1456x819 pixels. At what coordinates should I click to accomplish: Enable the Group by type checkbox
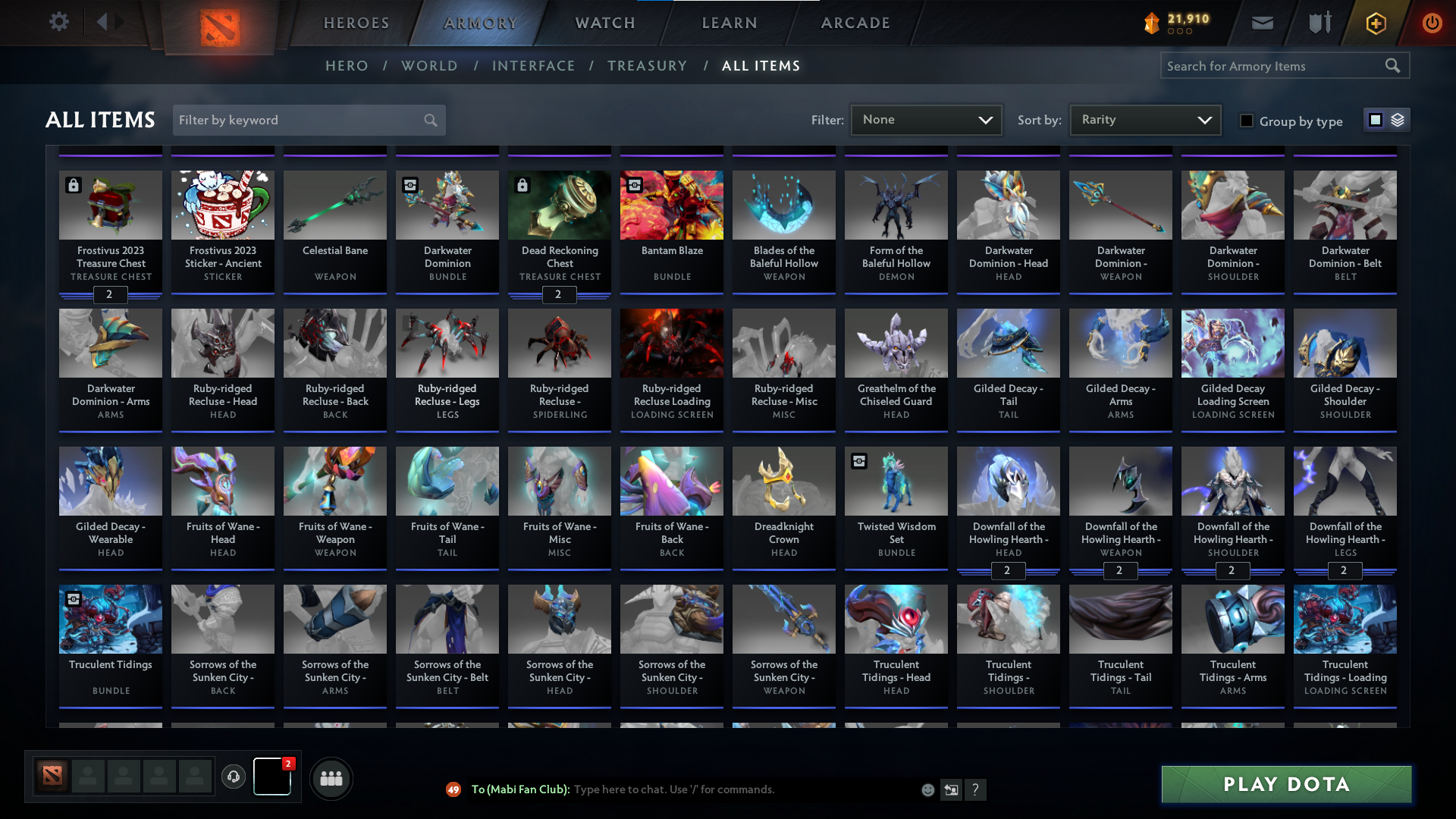pyautogui.click(x=1246, y=120)
